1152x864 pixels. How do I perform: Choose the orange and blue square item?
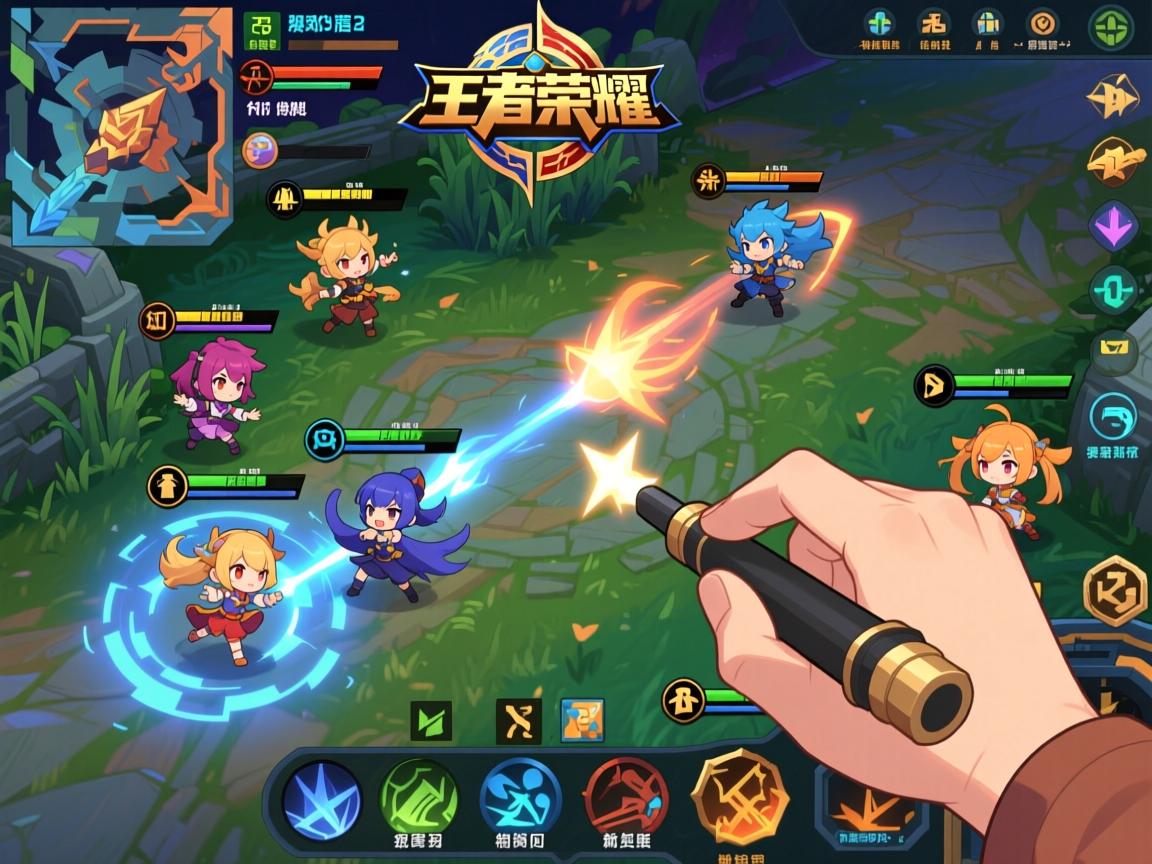582,720
